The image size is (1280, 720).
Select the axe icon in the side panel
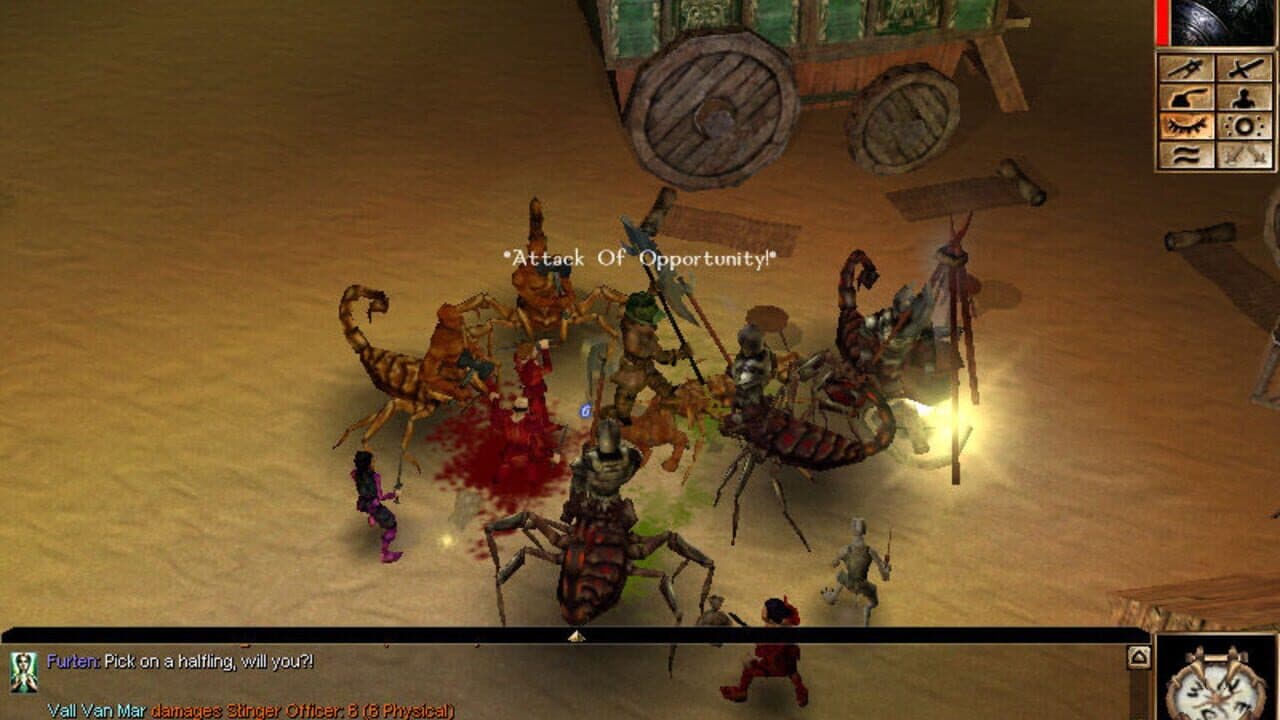coord(1185,99)
